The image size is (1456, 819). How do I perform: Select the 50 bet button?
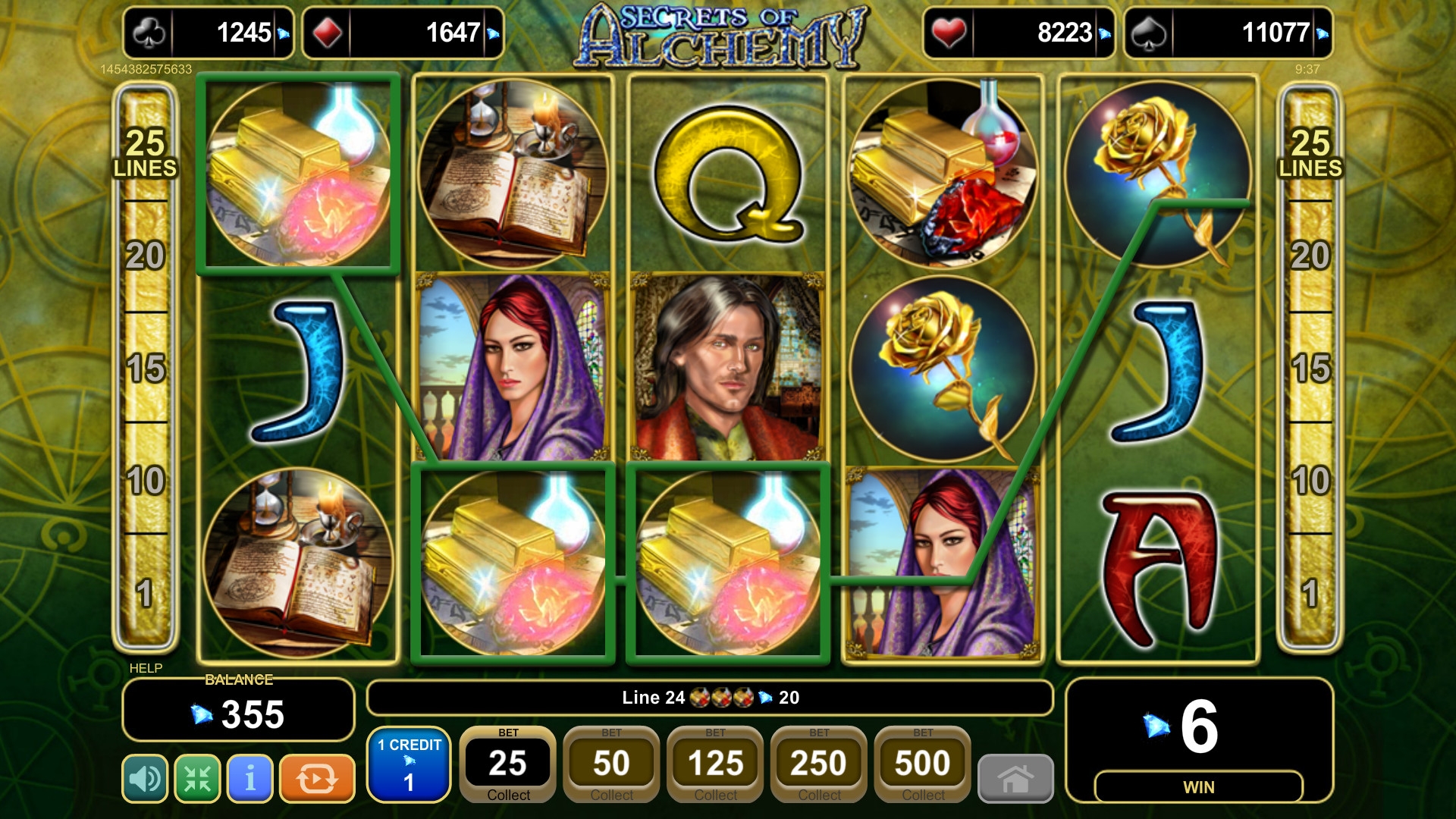pos(611,764)
